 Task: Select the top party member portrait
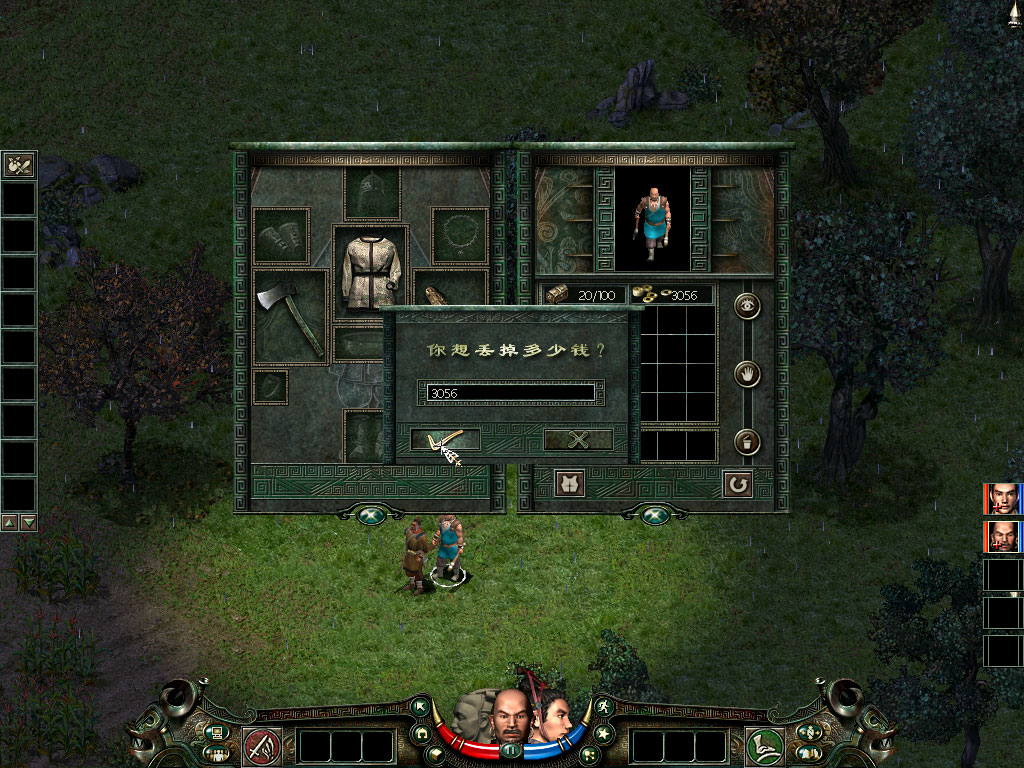[1003, 498]
